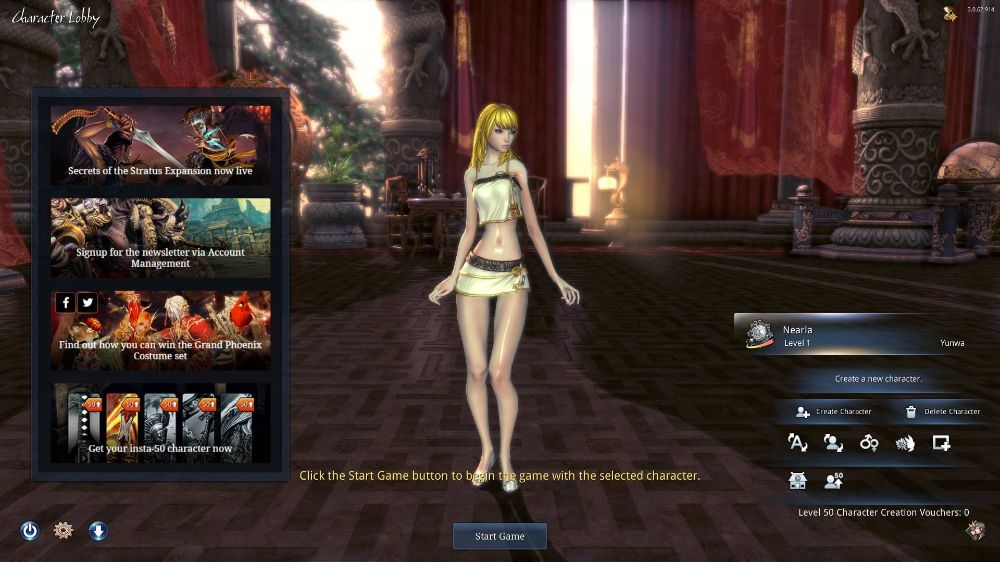The width and height of the screenshot is (1000, 562).
Task: Click the gender change symbols icon
Action: [869, 443]
